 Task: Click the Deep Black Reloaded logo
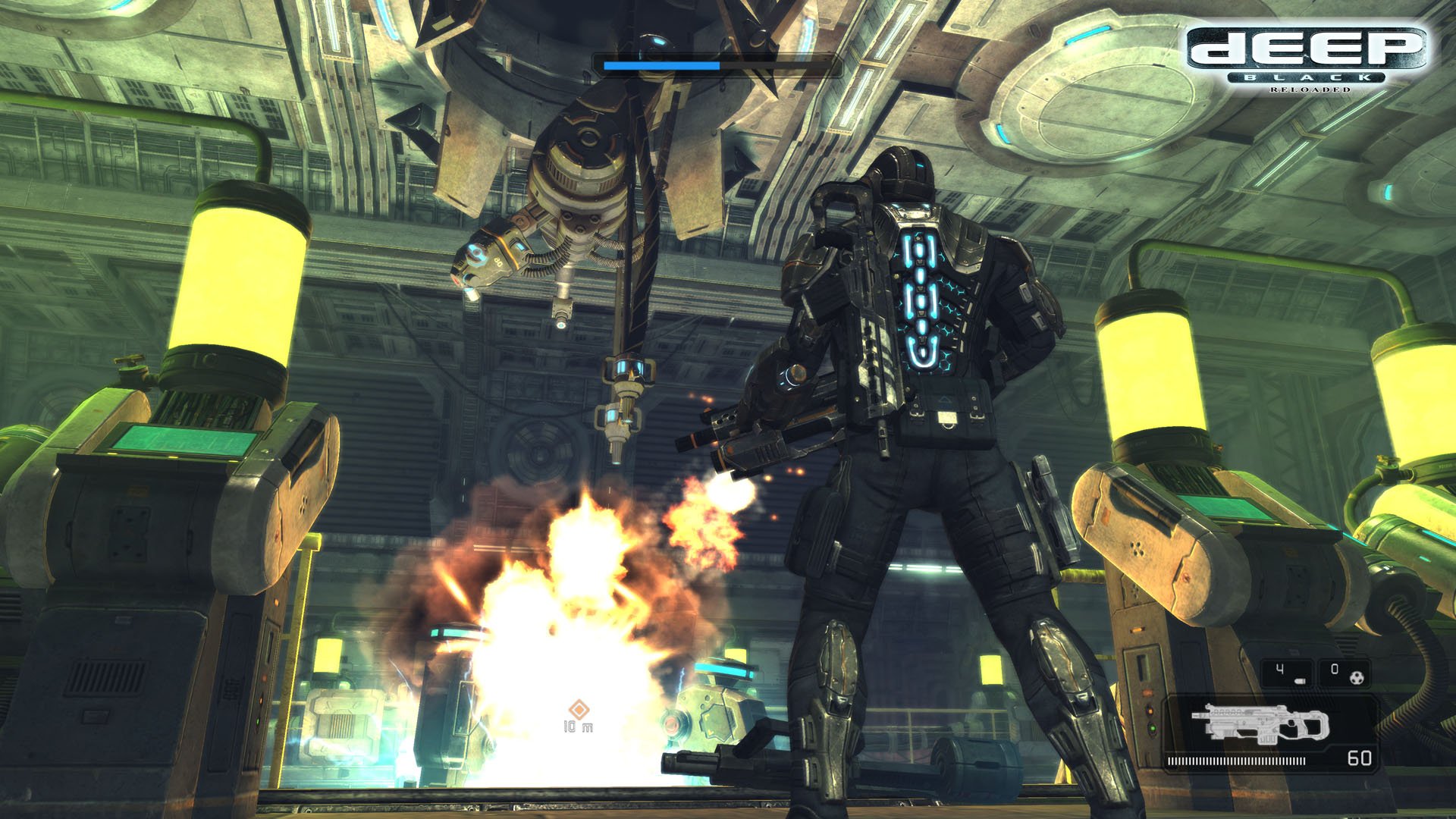(x=1307, y=58)
